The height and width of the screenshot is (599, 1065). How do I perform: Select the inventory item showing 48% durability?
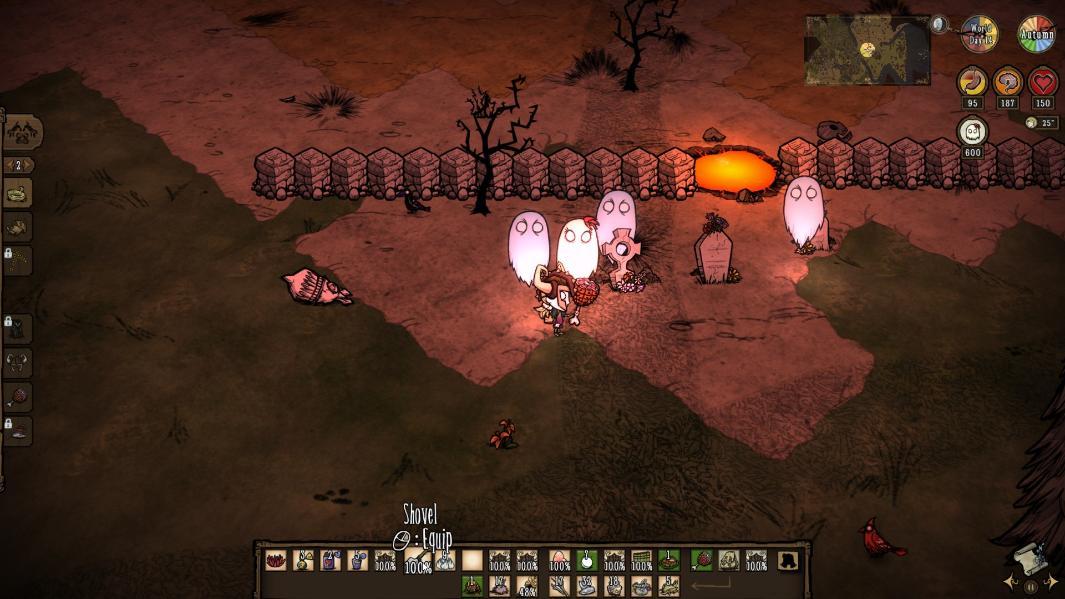click(x=528, y=586)
